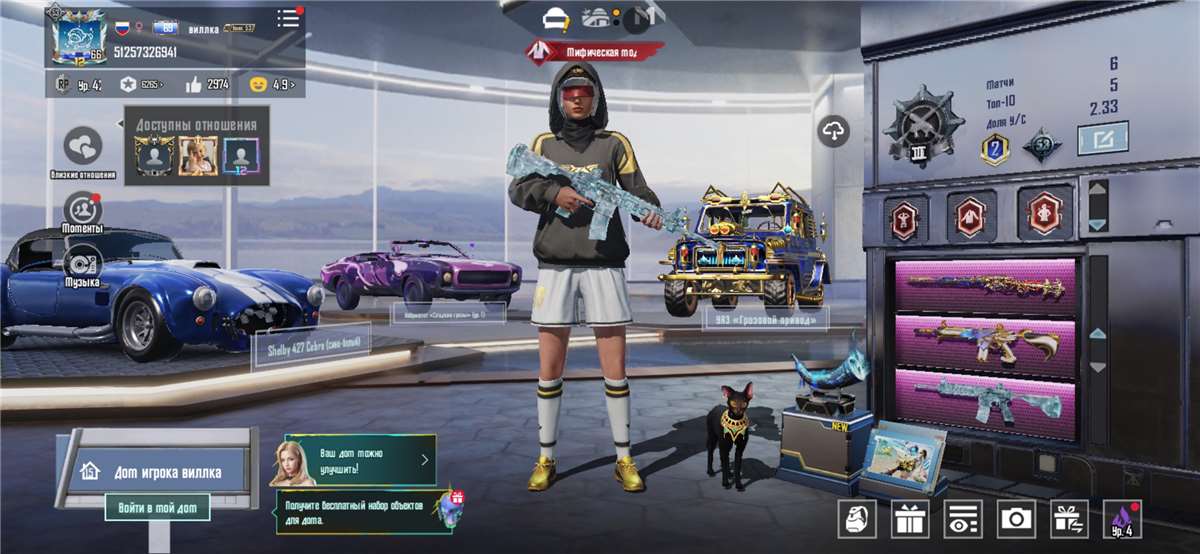The width and height of the screenshot is (1200, 554).
Task: Open the list menu beside the player name
Action: pyautogui.click(x=288, y=18)
